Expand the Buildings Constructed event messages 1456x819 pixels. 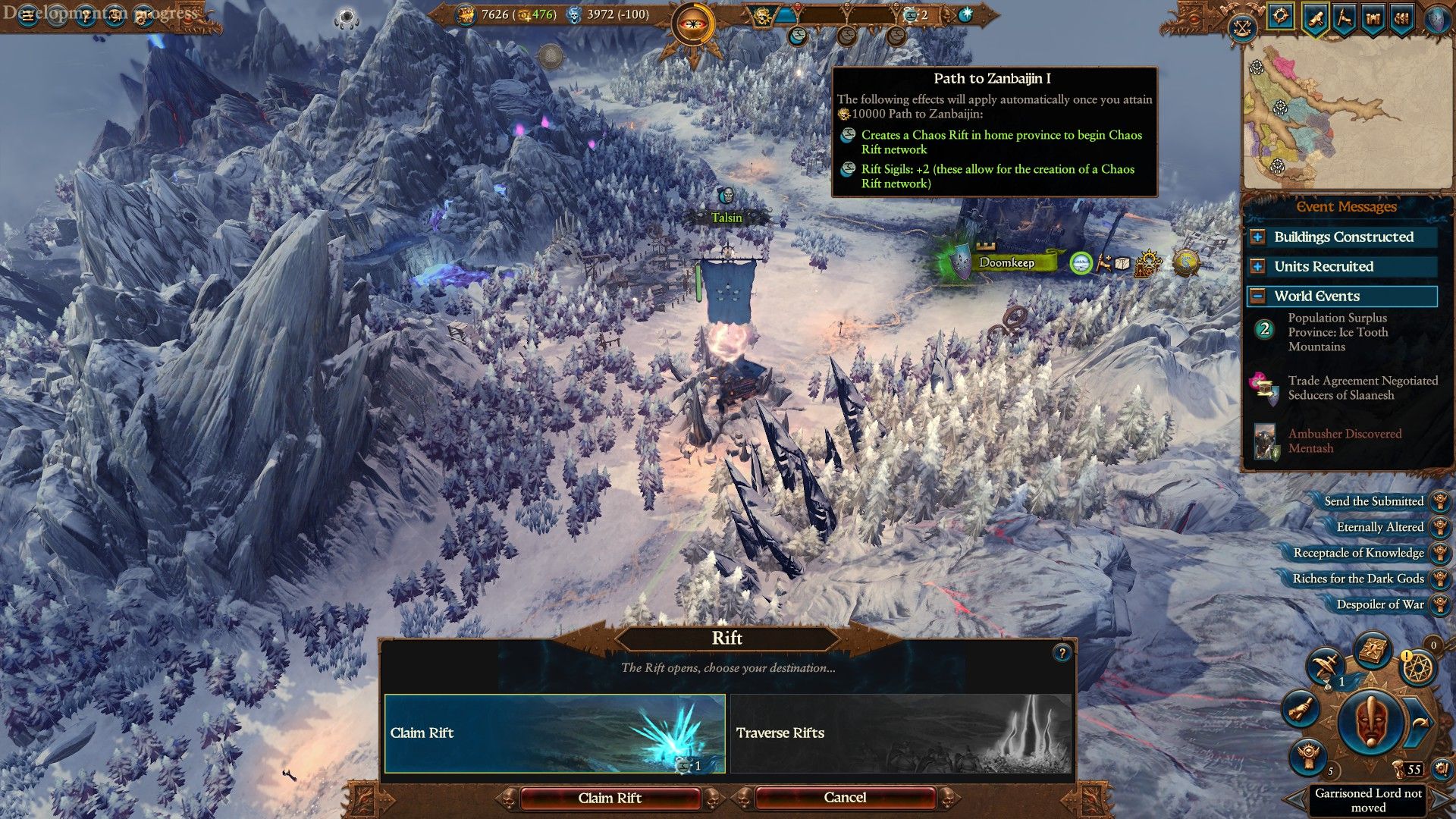click(x=1258, y=237)
